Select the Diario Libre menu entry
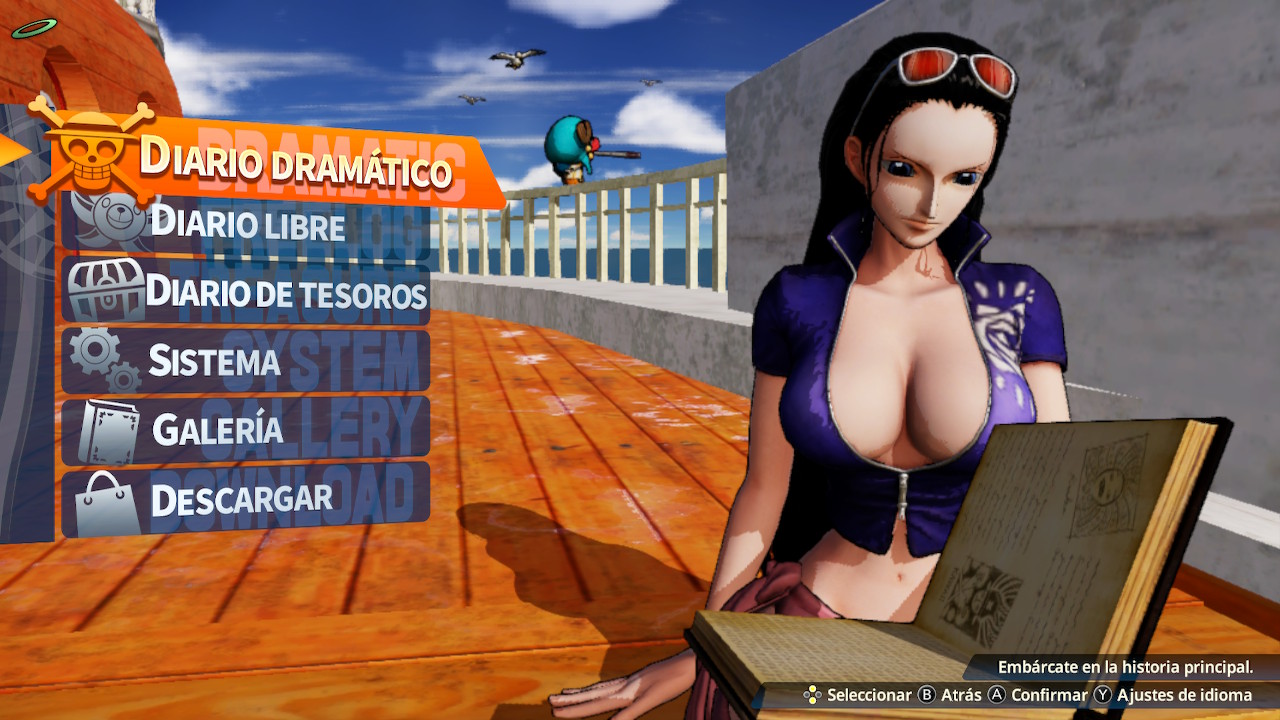 250,225
